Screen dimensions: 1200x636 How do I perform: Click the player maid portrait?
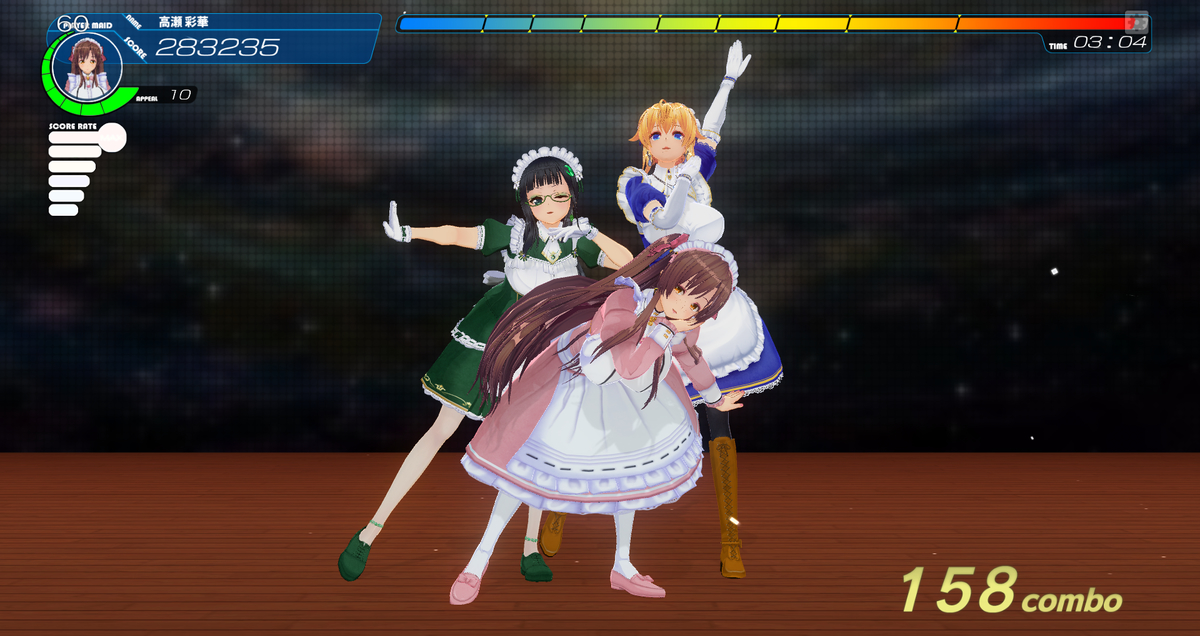87,67
